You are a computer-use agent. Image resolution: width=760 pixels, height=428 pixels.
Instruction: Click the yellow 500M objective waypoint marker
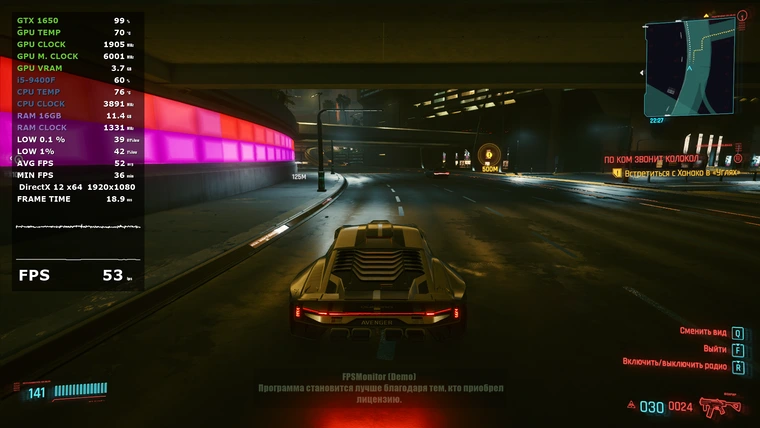(489, 155)
